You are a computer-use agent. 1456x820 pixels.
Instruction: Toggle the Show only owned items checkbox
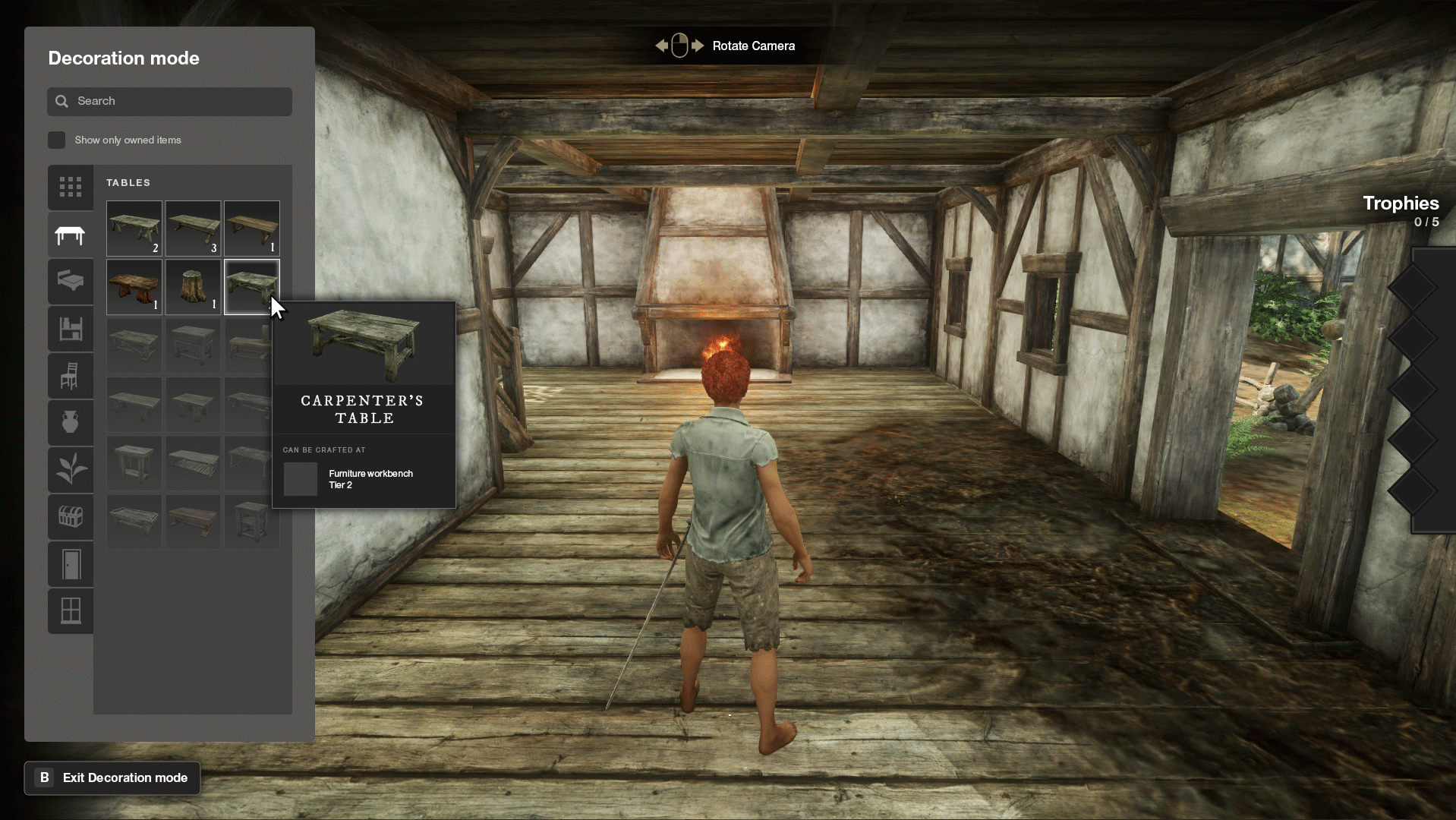57,140
